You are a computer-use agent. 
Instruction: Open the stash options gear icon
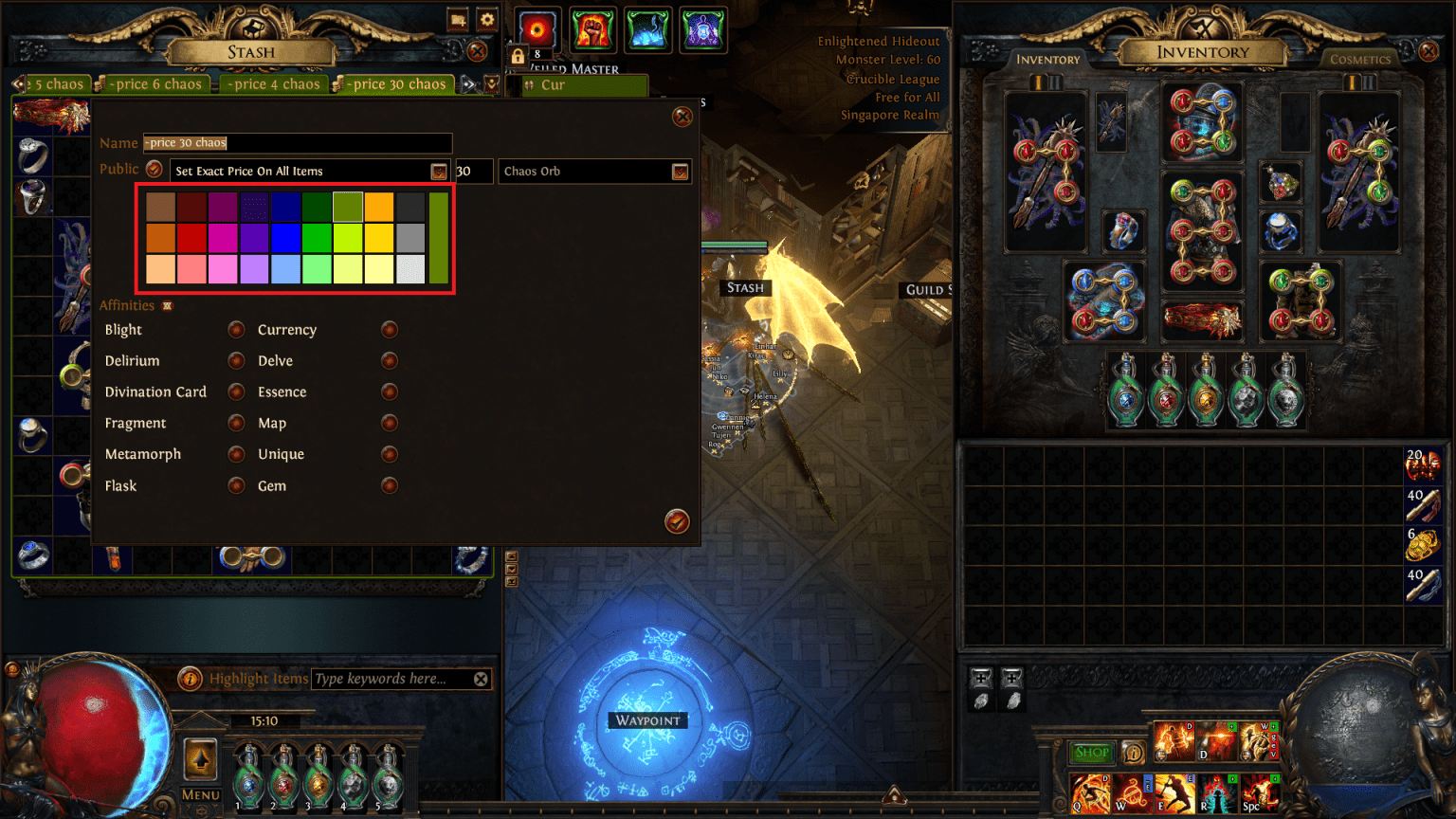[x=486, y=19]
